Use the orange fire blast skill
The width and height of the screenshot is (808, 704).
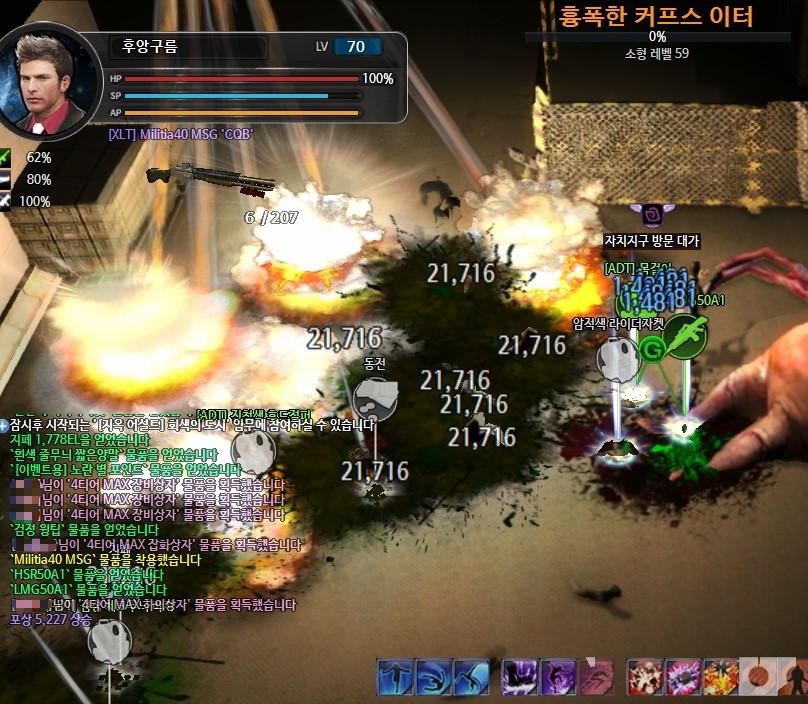[x=720, y=677]
